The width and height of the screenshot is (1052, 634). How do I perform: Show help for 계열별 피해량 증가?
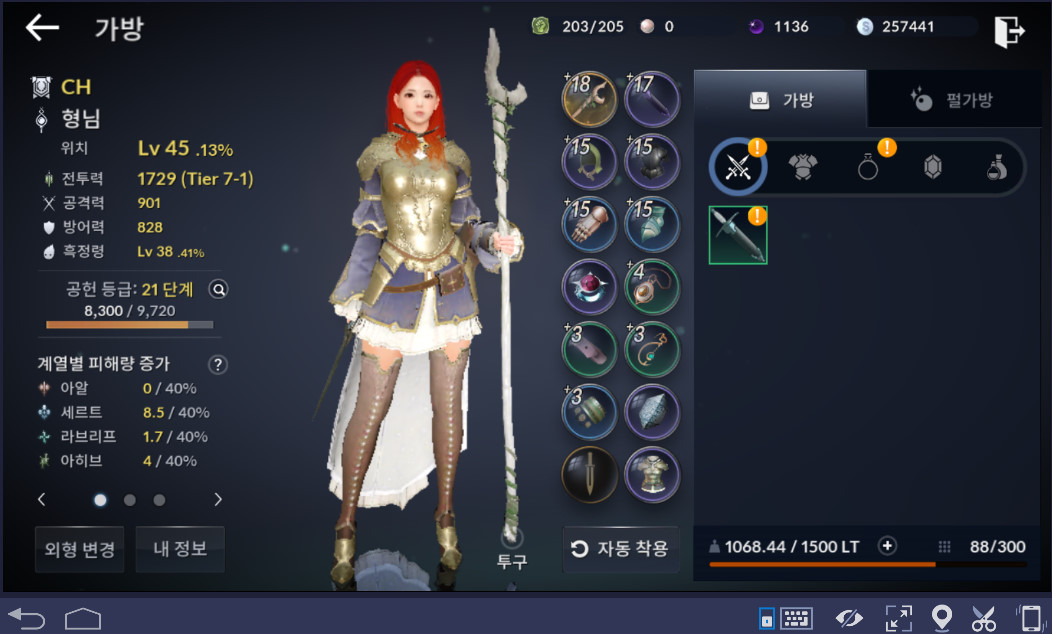217,364
